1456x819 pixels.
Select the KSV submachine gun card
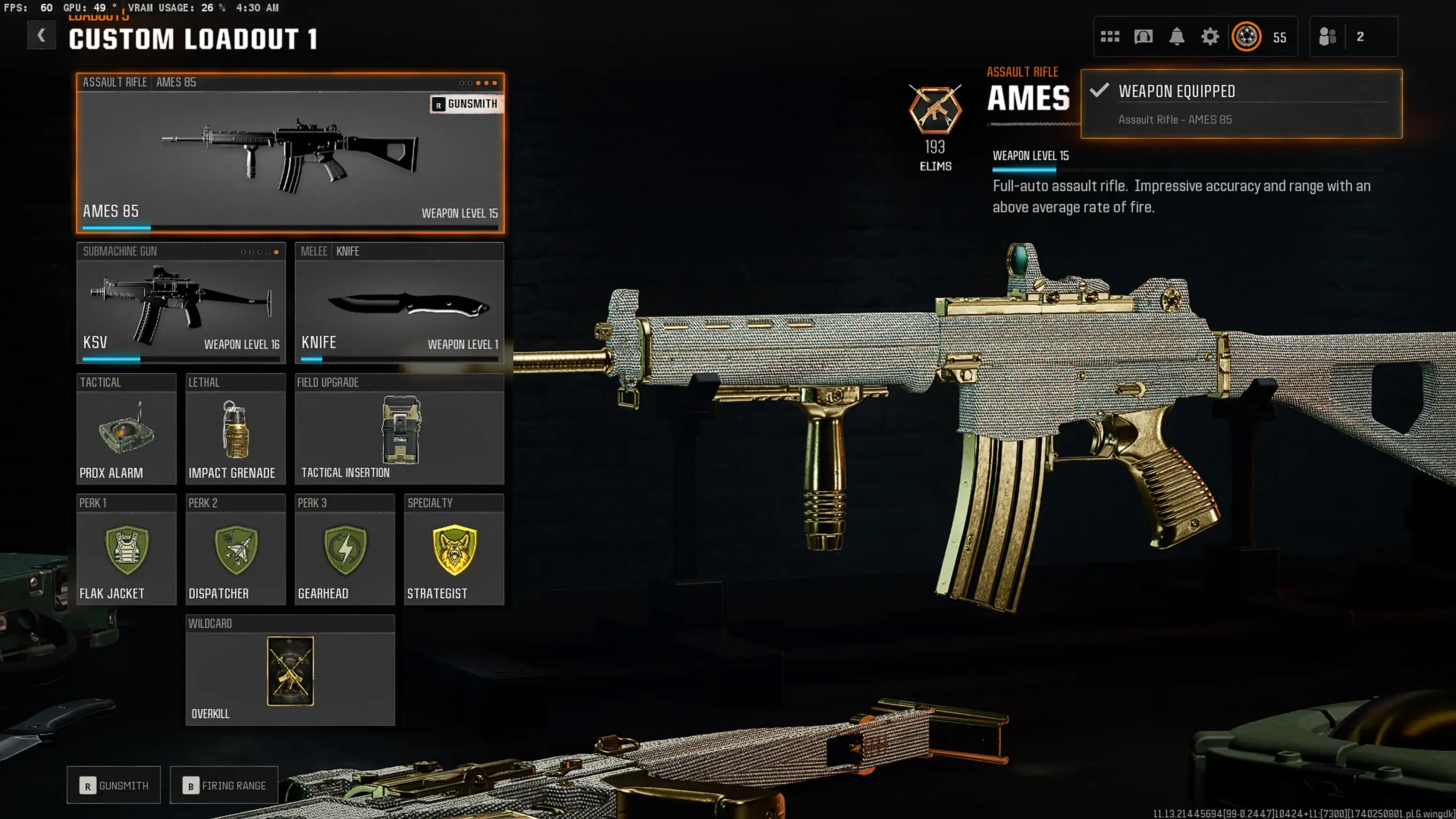[180, 305]
